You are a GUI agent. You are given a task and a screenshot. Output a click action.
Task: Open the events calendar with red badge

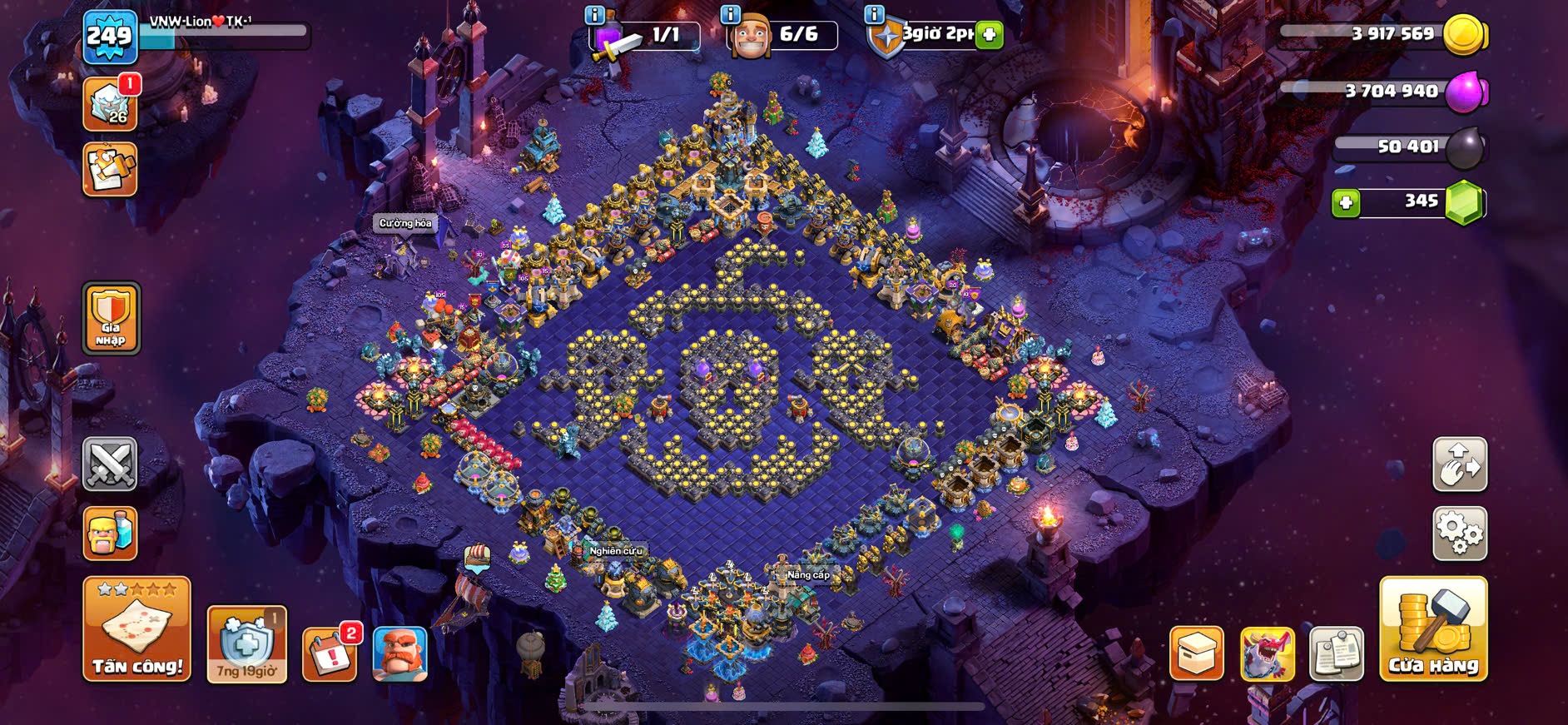[x=330, y=654]
